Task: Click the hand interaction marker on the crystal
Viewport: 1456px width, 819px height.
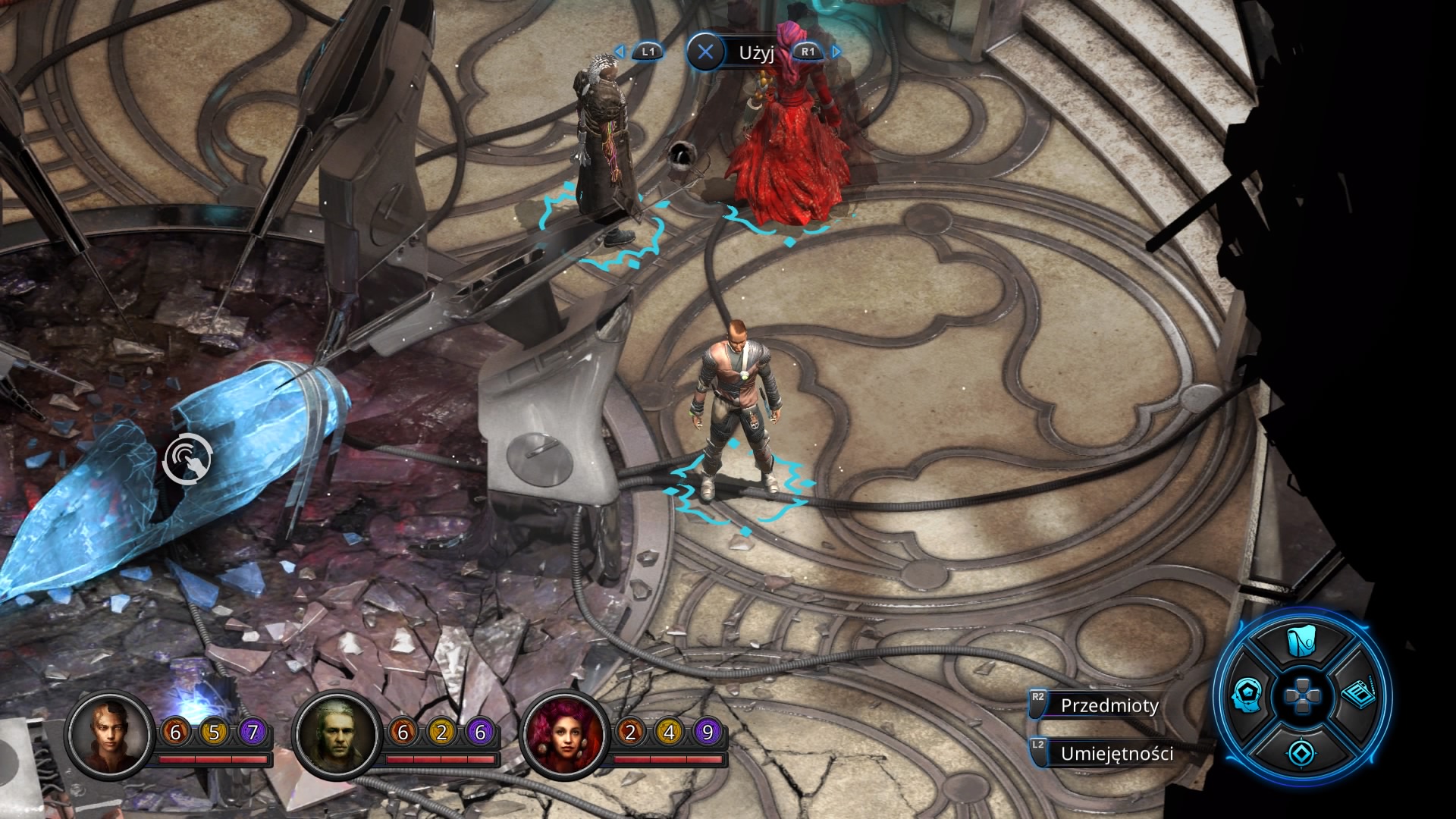Action: (187, 457)
